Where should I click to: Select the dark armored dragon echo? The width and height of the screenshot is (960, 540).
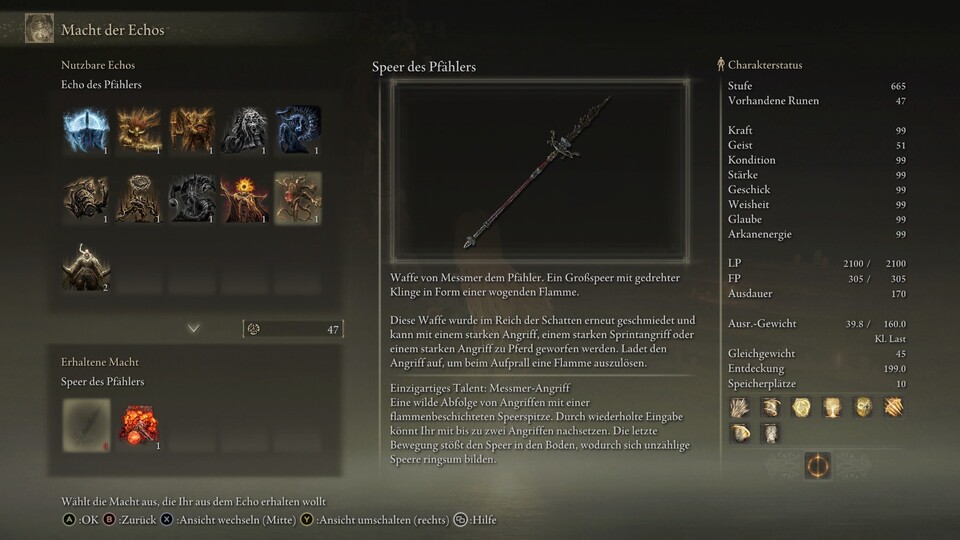(192, 198)
